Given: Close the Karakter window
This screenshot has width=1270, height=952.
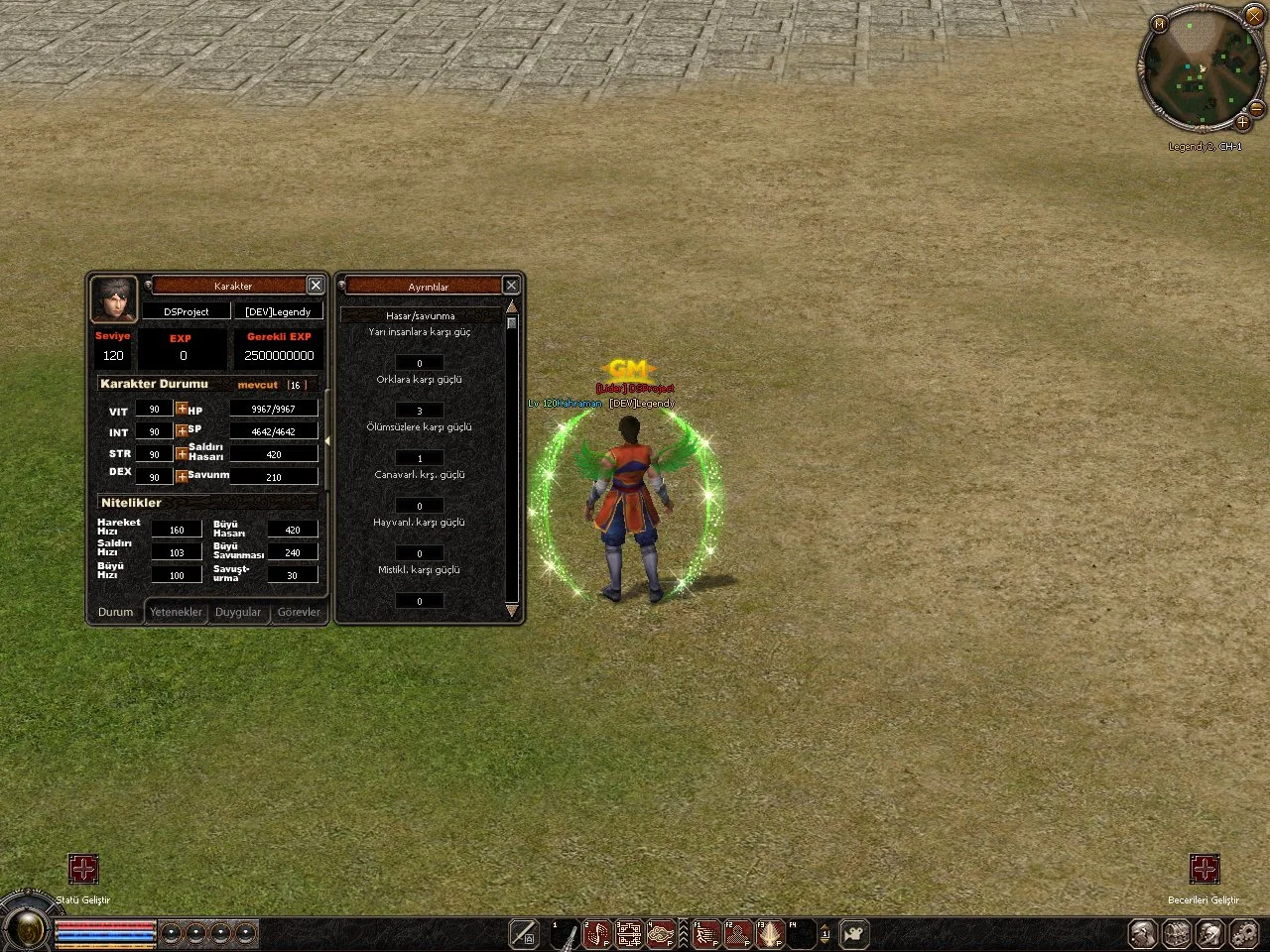Looking at the screenshot, I should (316, 286).
